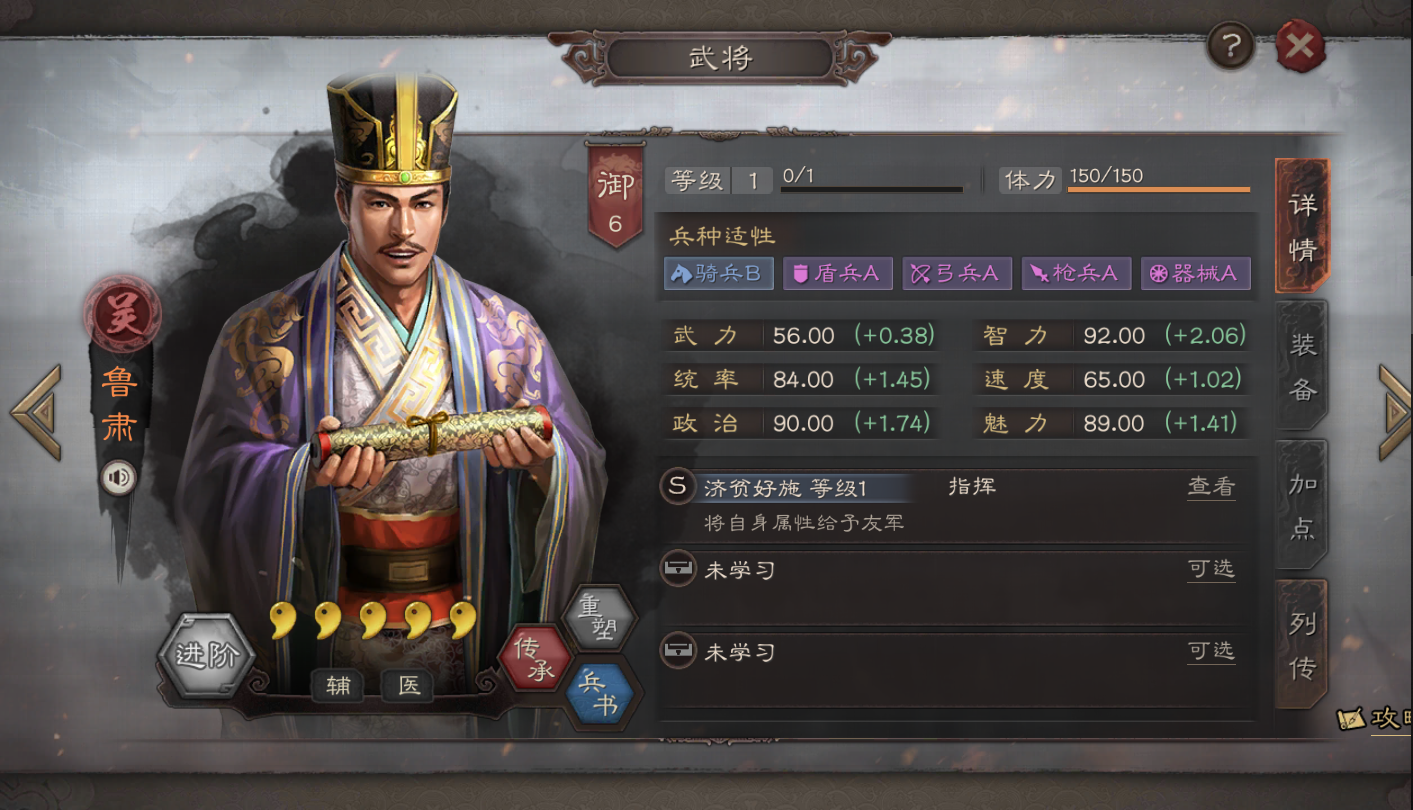Select the 骑兵B cavalry aptitude badge
This screenshot has width=1413, height=810.
(718, 273)
